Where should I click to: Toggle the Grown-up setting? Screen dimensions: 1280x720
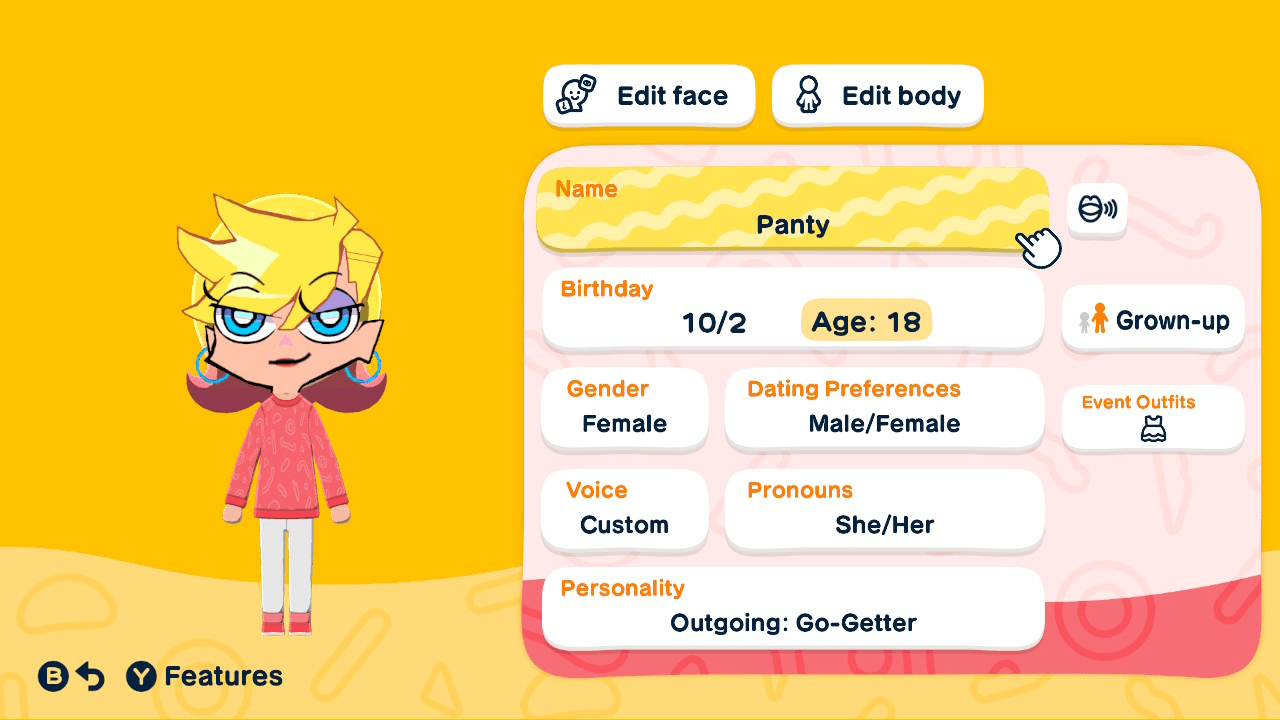tap(1152, 319)
